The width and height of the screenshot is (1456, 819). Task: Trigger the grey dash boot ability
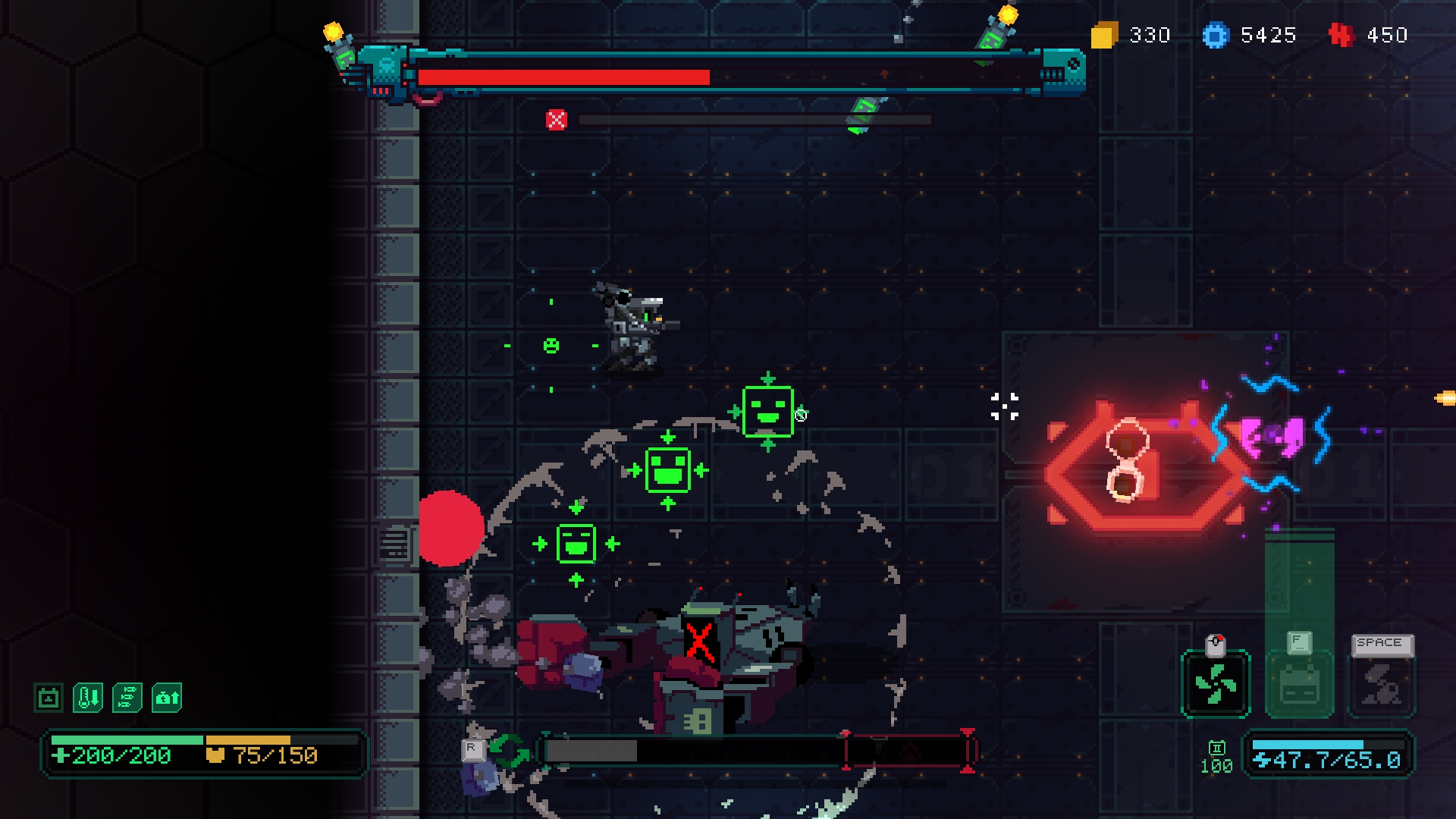click(x=1382, y=685)
